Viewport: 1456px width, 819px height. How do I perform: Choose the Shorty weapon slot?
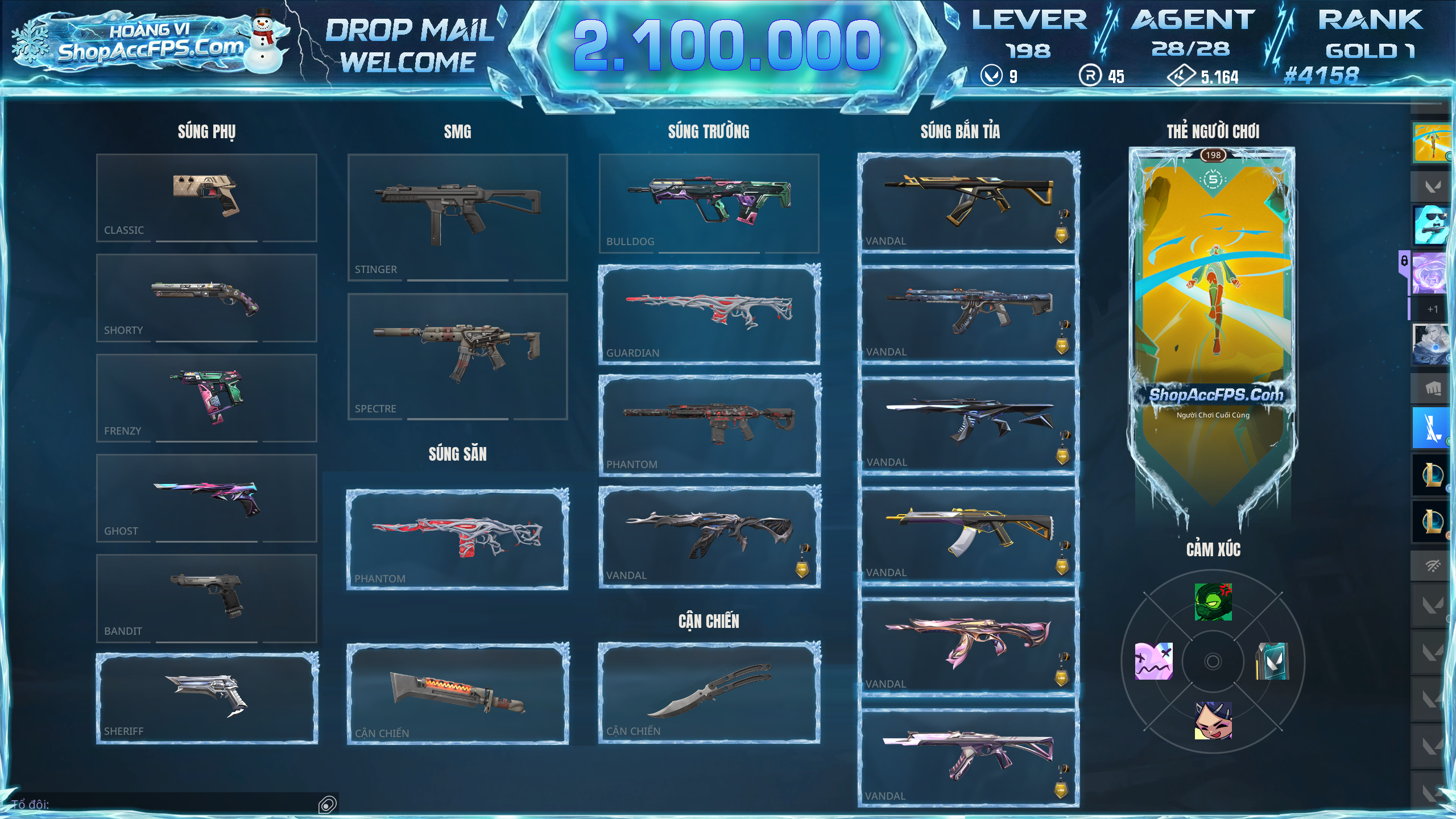click(206, 298)
